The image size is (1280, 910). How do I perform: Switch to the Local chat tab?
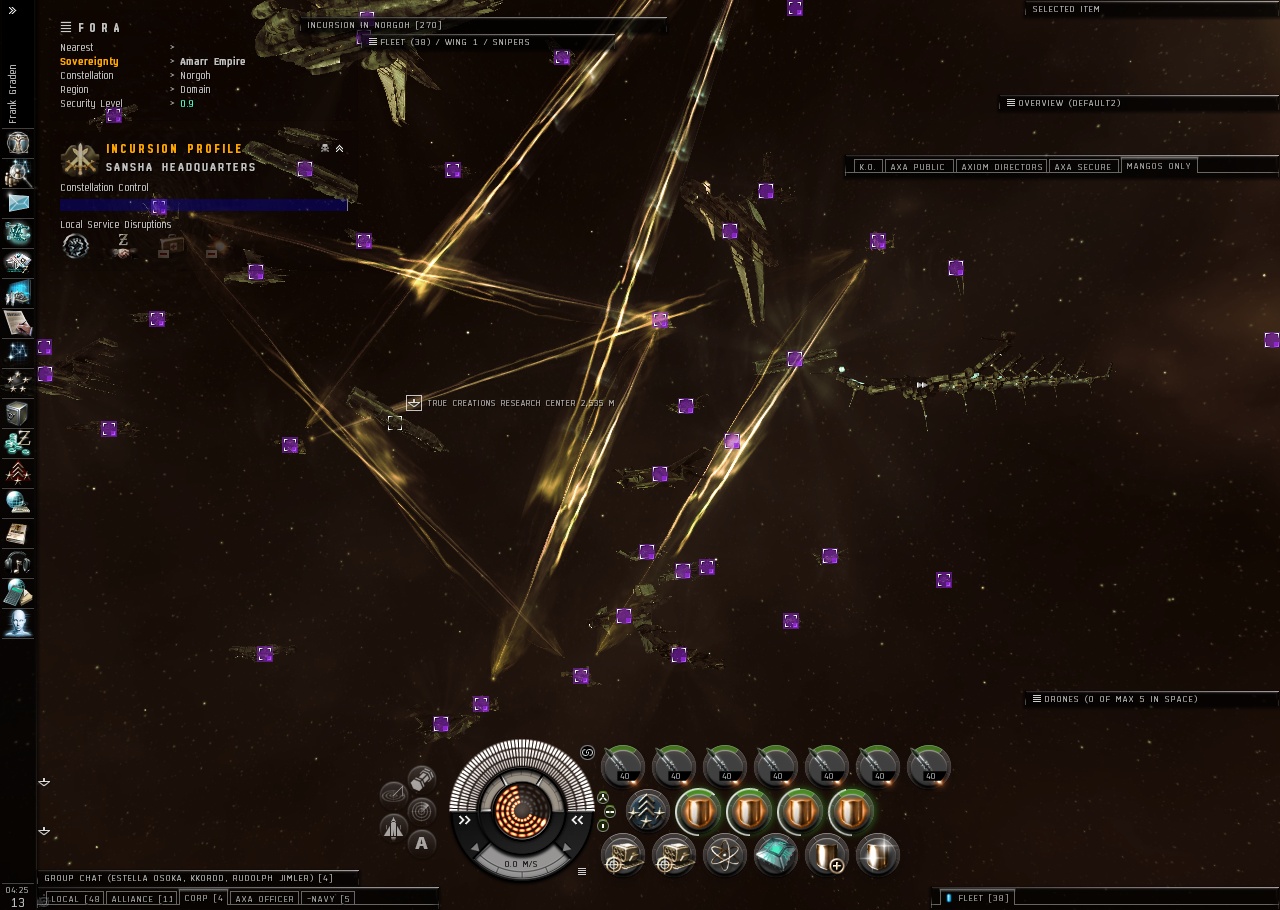pyautogui.click(x=75, y=898)
